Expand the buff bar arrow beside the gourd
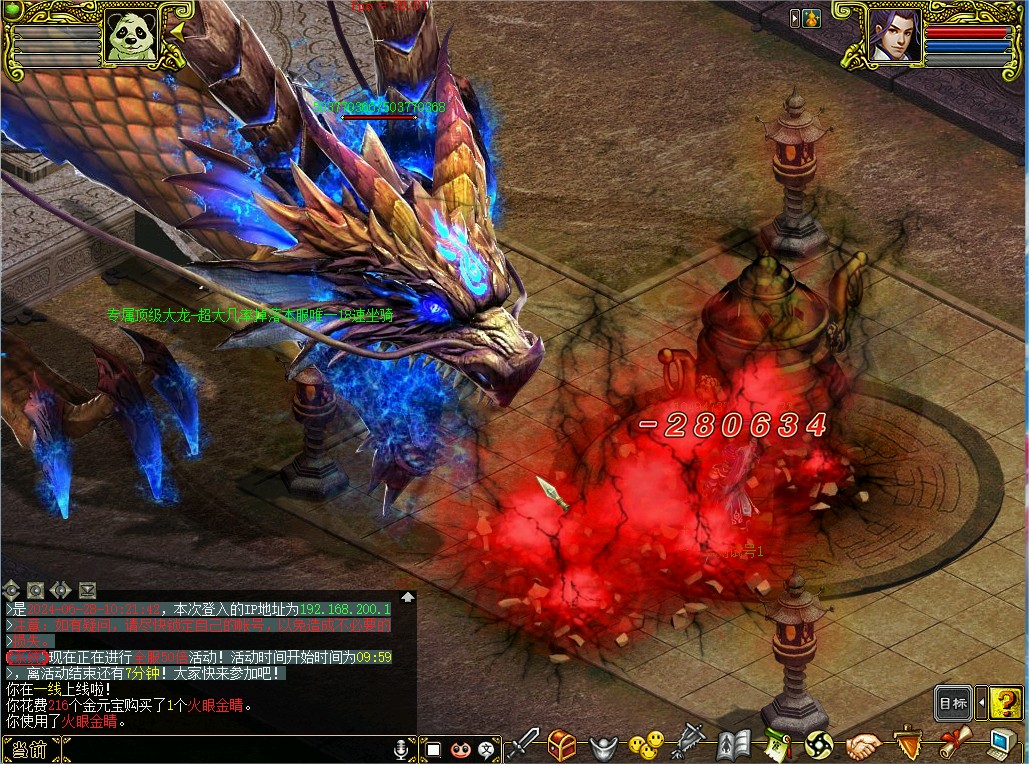 click(x=795, y=18)
